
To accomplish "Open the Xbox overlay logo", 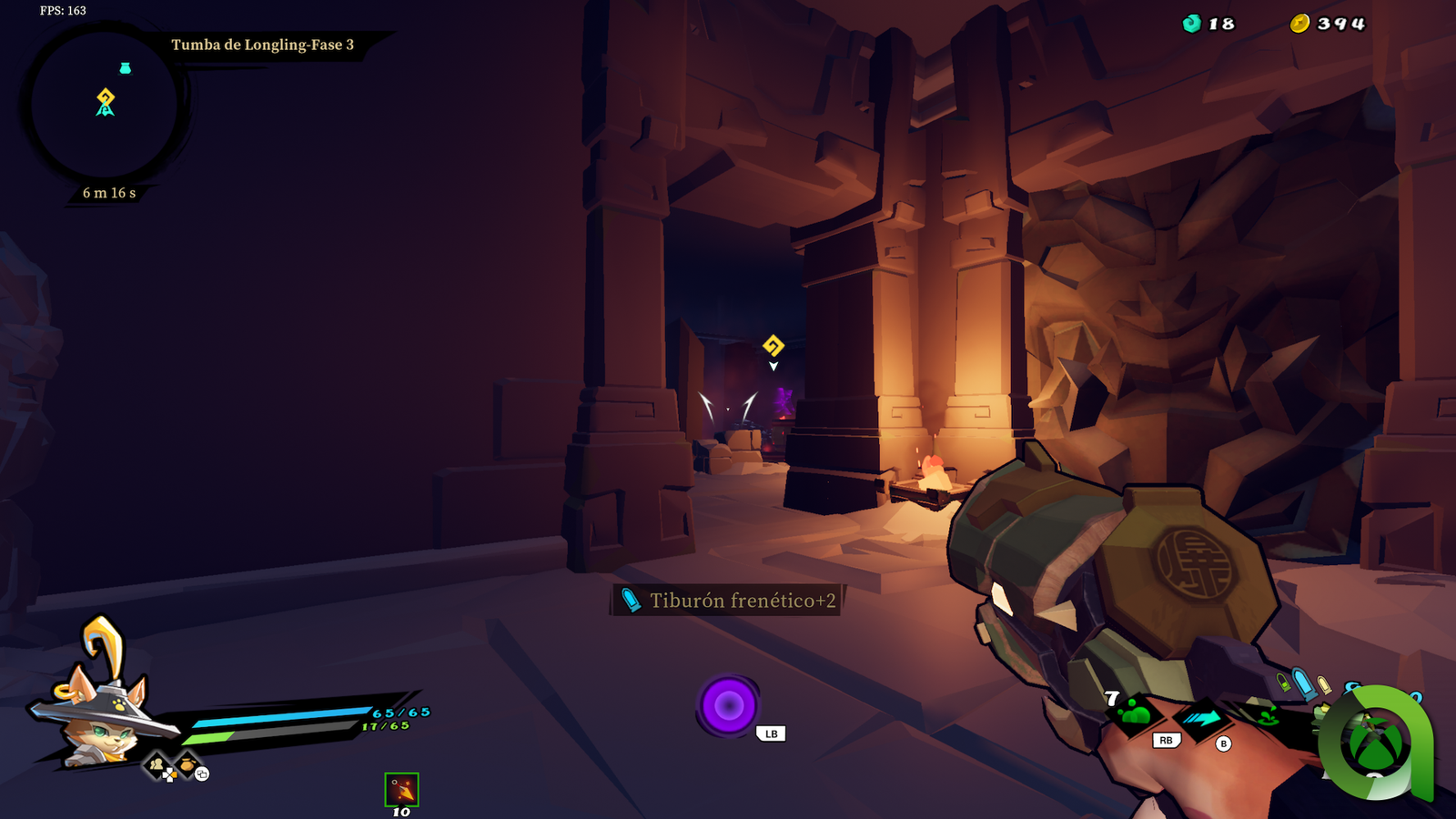I will click(1374, 742).
